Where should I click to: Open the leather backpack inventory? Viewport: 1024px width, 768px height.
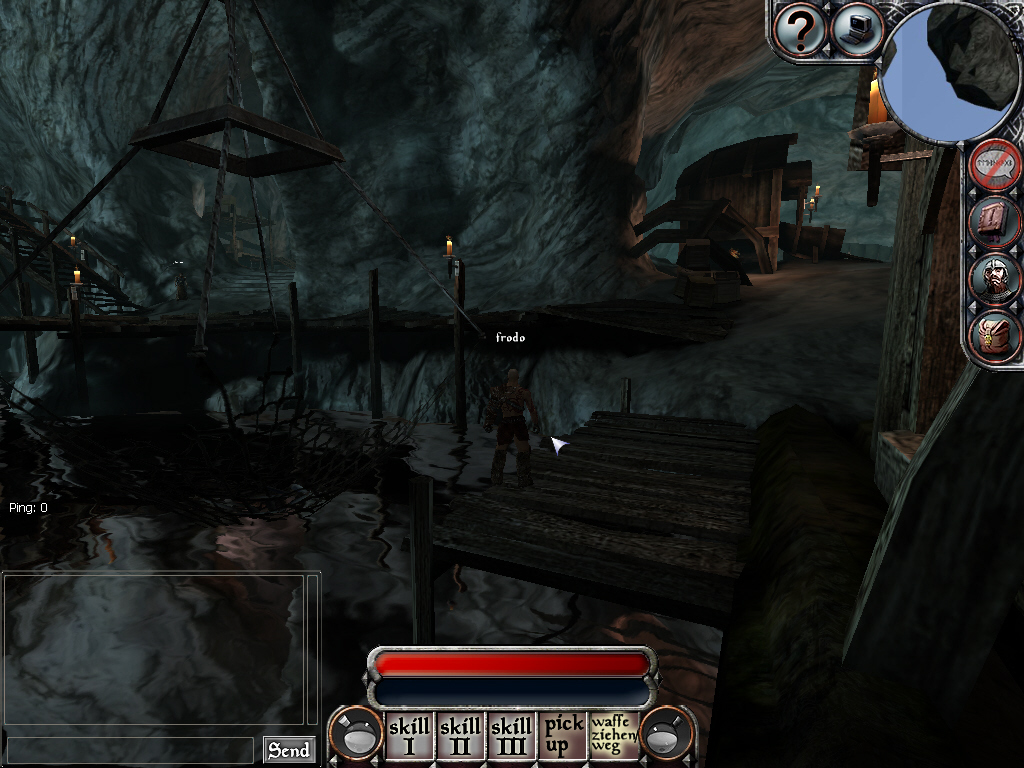tap(994, 336)
